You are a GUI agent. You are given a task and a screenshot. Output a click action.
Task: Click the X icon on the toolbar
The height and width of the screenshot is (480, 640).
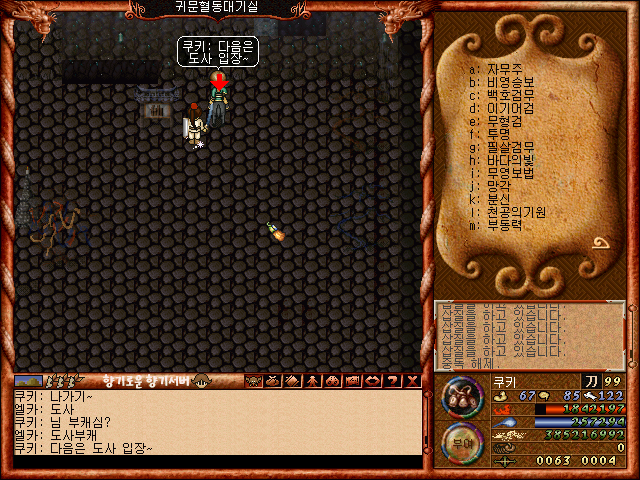click(410, 381)
